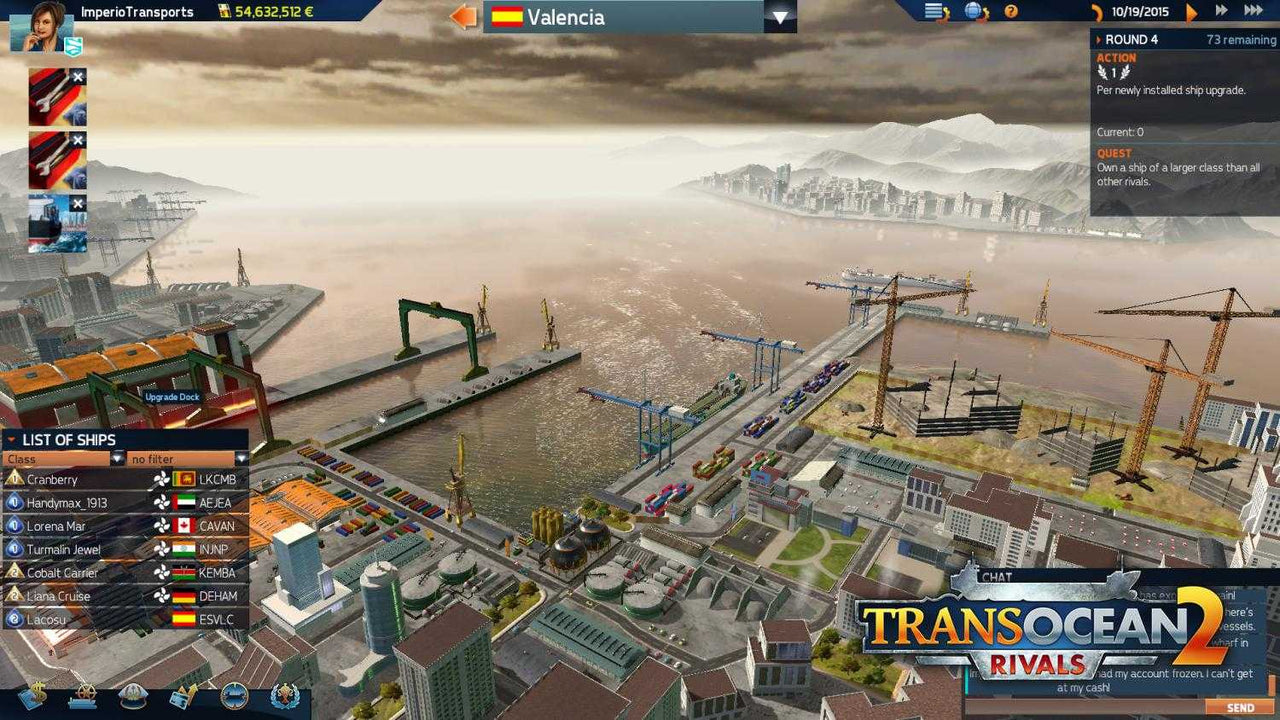Open the captain's cap crew menu

[x=133, y=695]
